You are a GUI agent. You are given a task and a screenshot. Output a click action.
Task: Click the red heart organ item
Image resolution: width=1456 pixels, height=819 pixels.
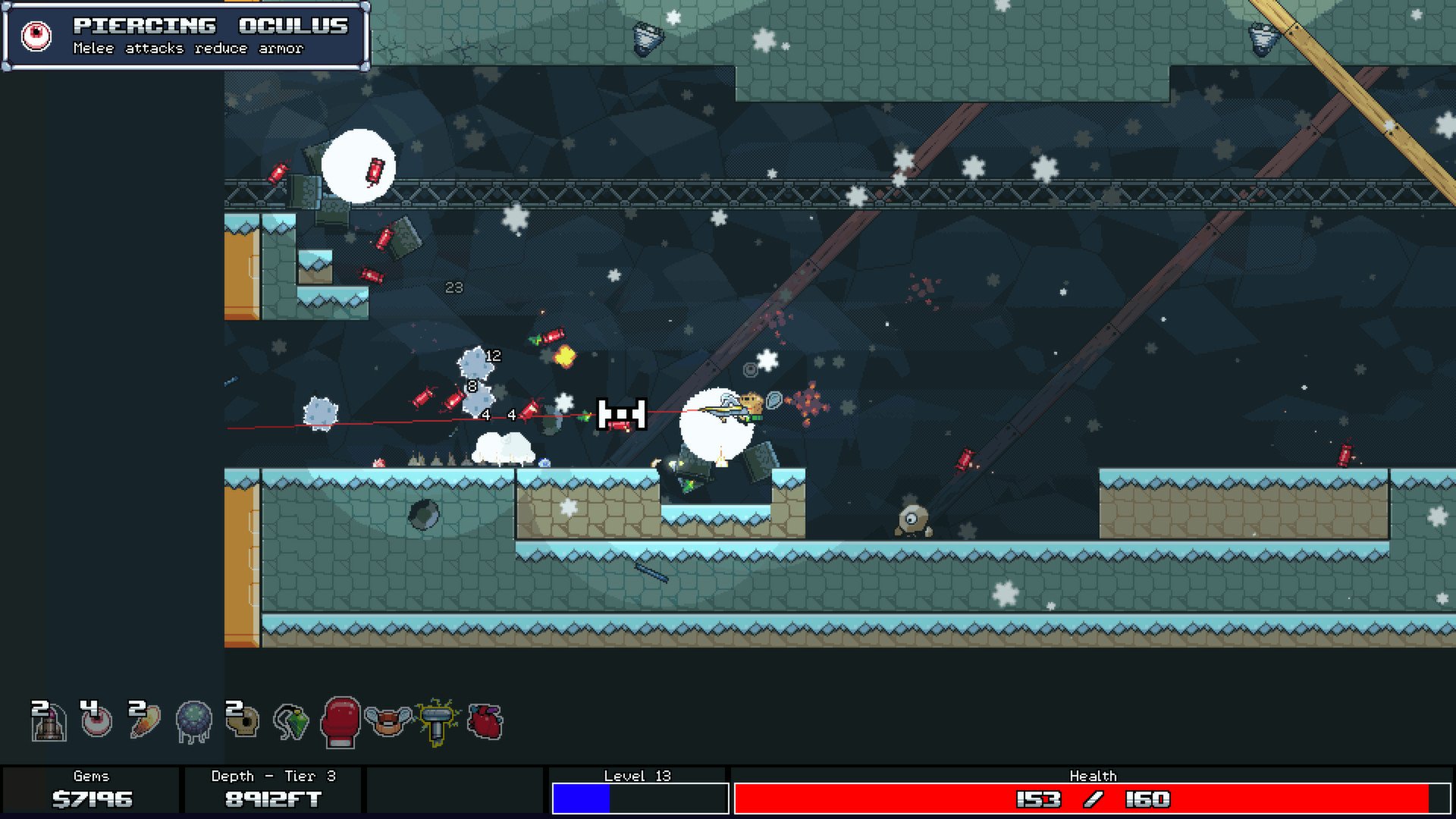tap(486, 724)
